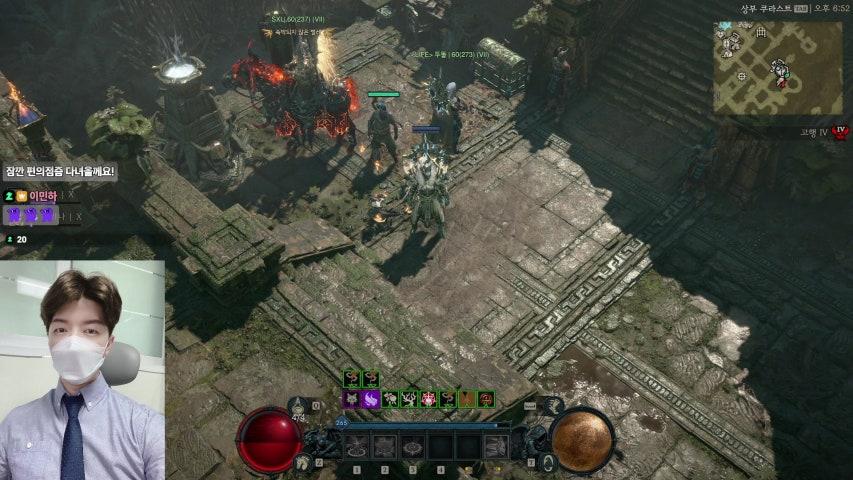
Task: Click the round icon above the resource globe
Action: click(552, 406)
